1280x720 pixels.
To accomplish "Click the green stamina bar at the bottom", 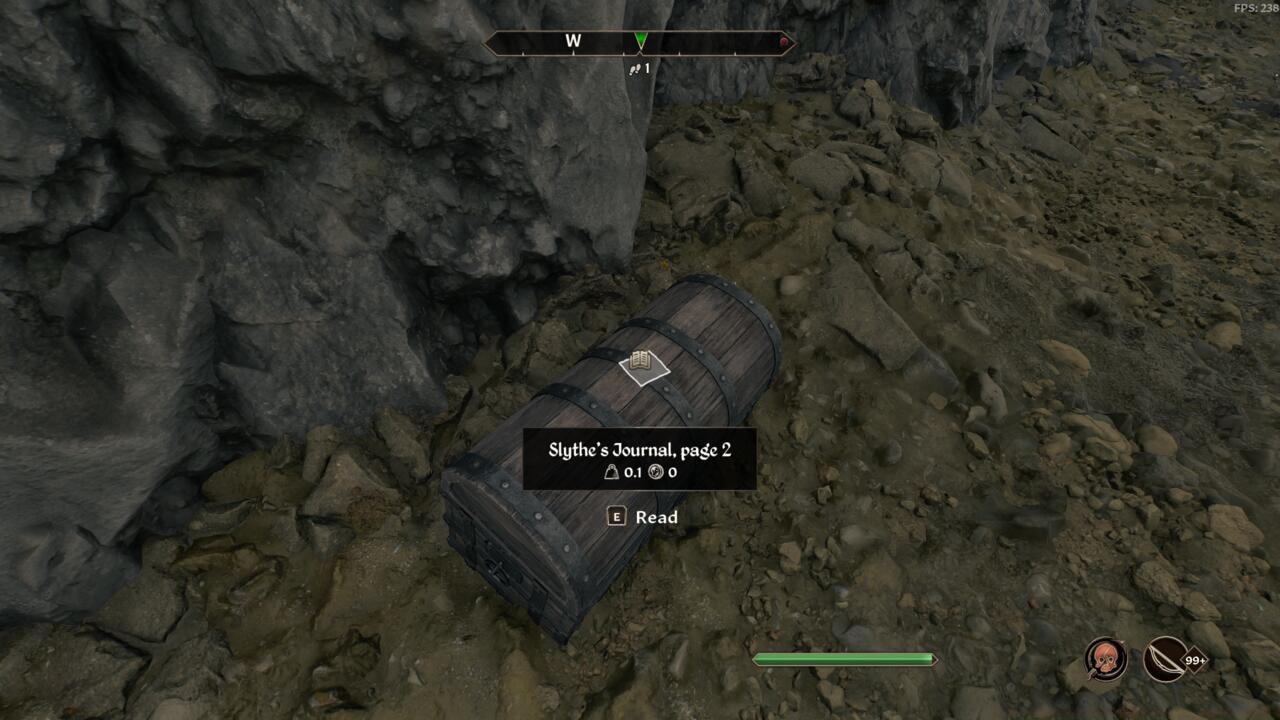I will (x=845, y=658).
